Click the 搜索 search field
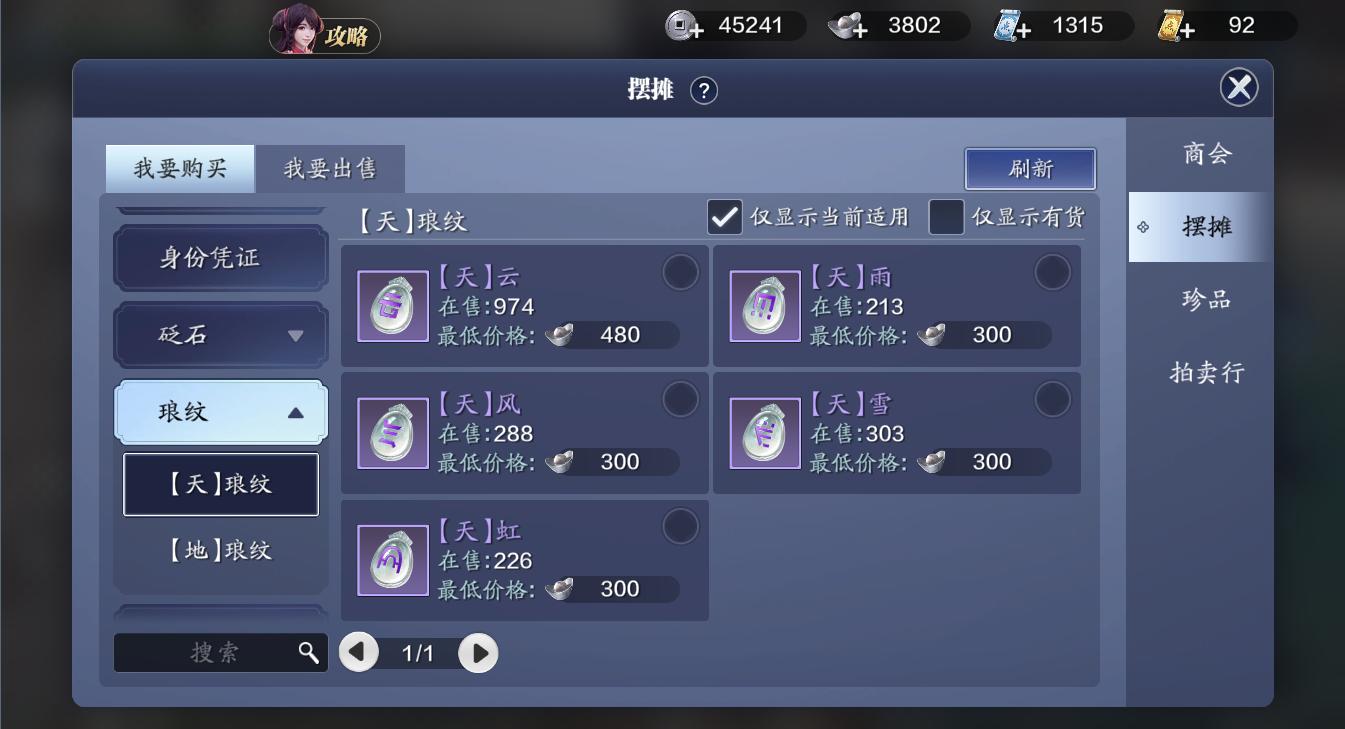1345x729 pixels. 210,653
